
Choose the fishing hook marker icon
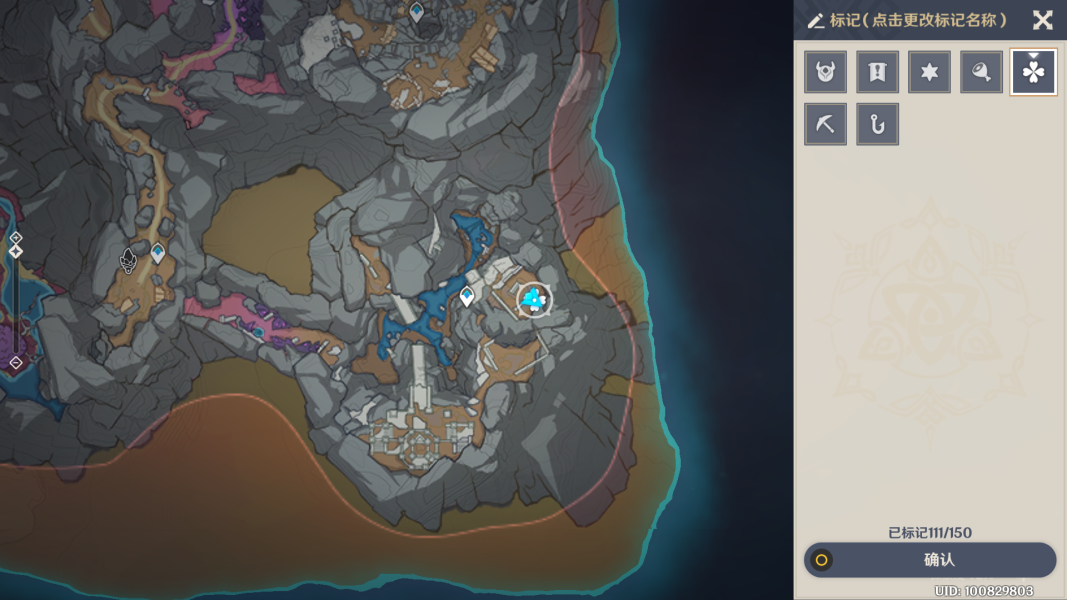click(x=877, y=124)
